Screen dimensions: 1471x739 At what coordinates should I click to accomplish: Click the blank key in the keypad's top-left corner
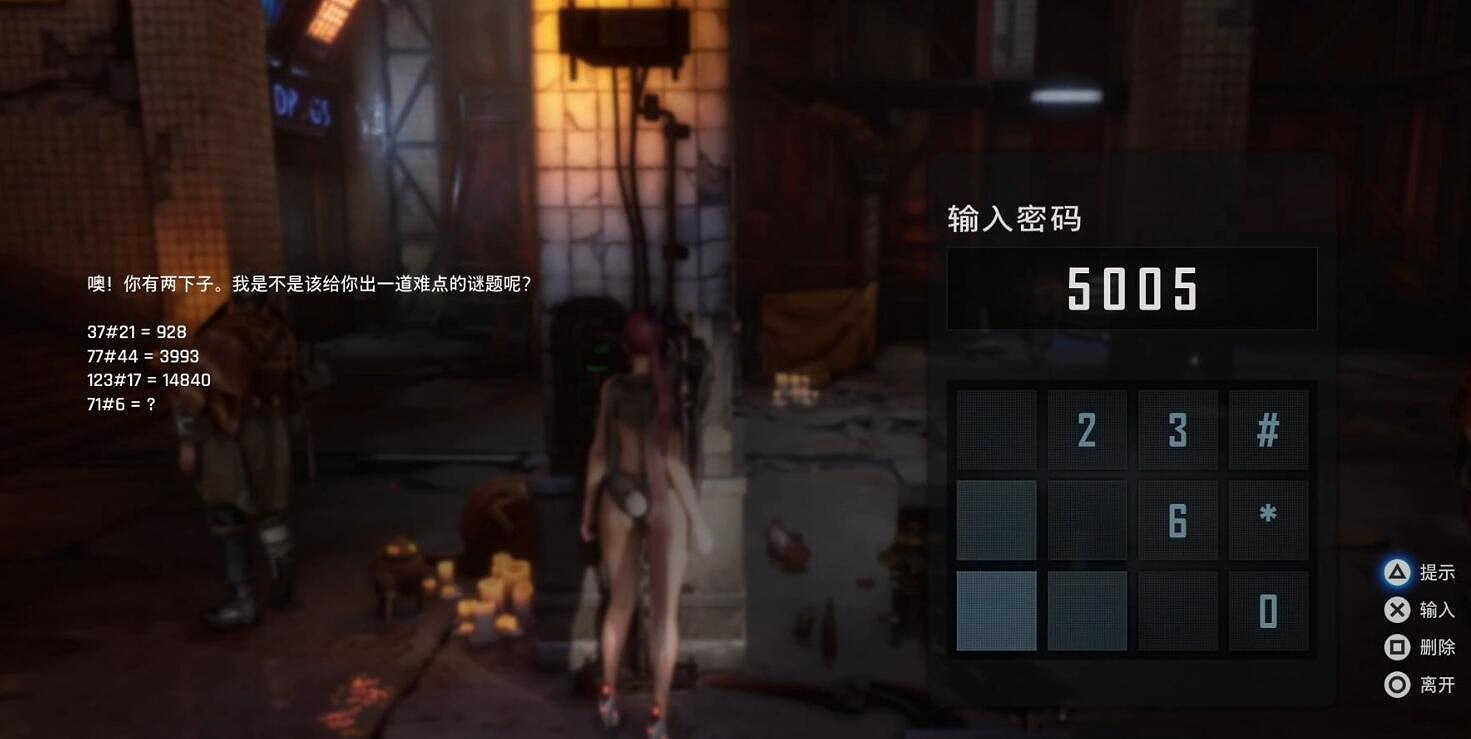pos(996,427)
